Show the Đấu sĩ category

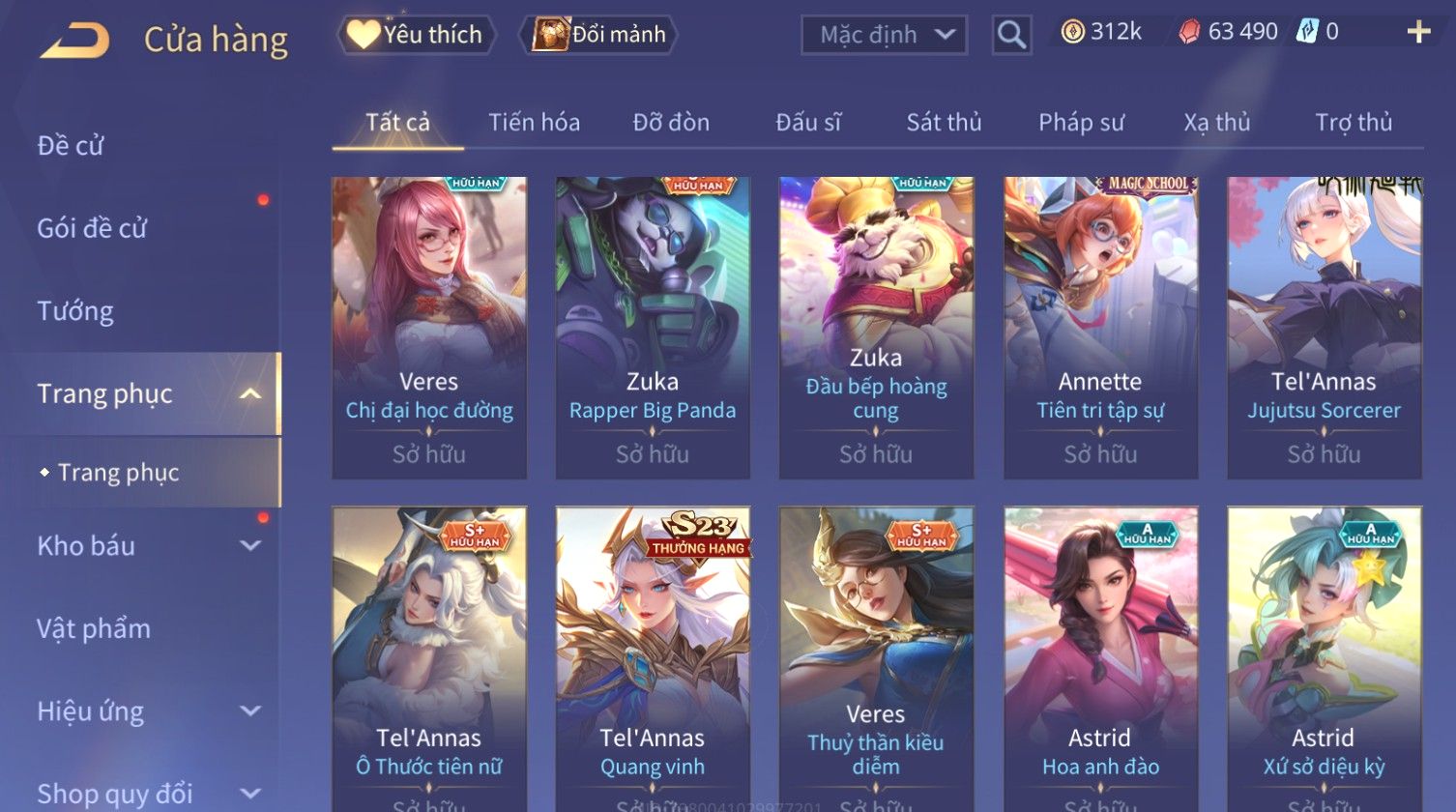click(x=808, y=123)
